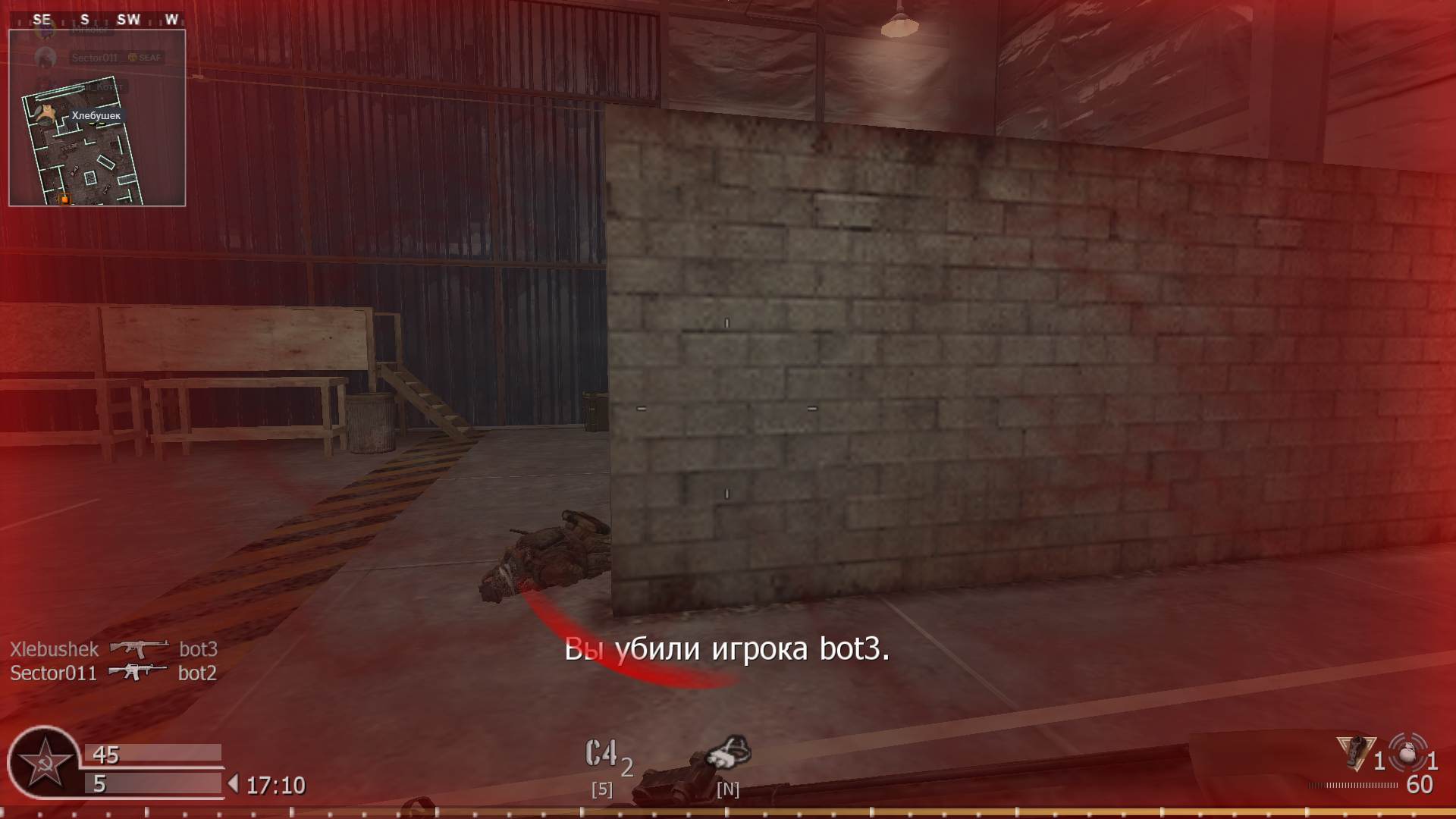Click the SE heading on the compass strip
The image size is (1456, 819).
[x=40, y=18]
